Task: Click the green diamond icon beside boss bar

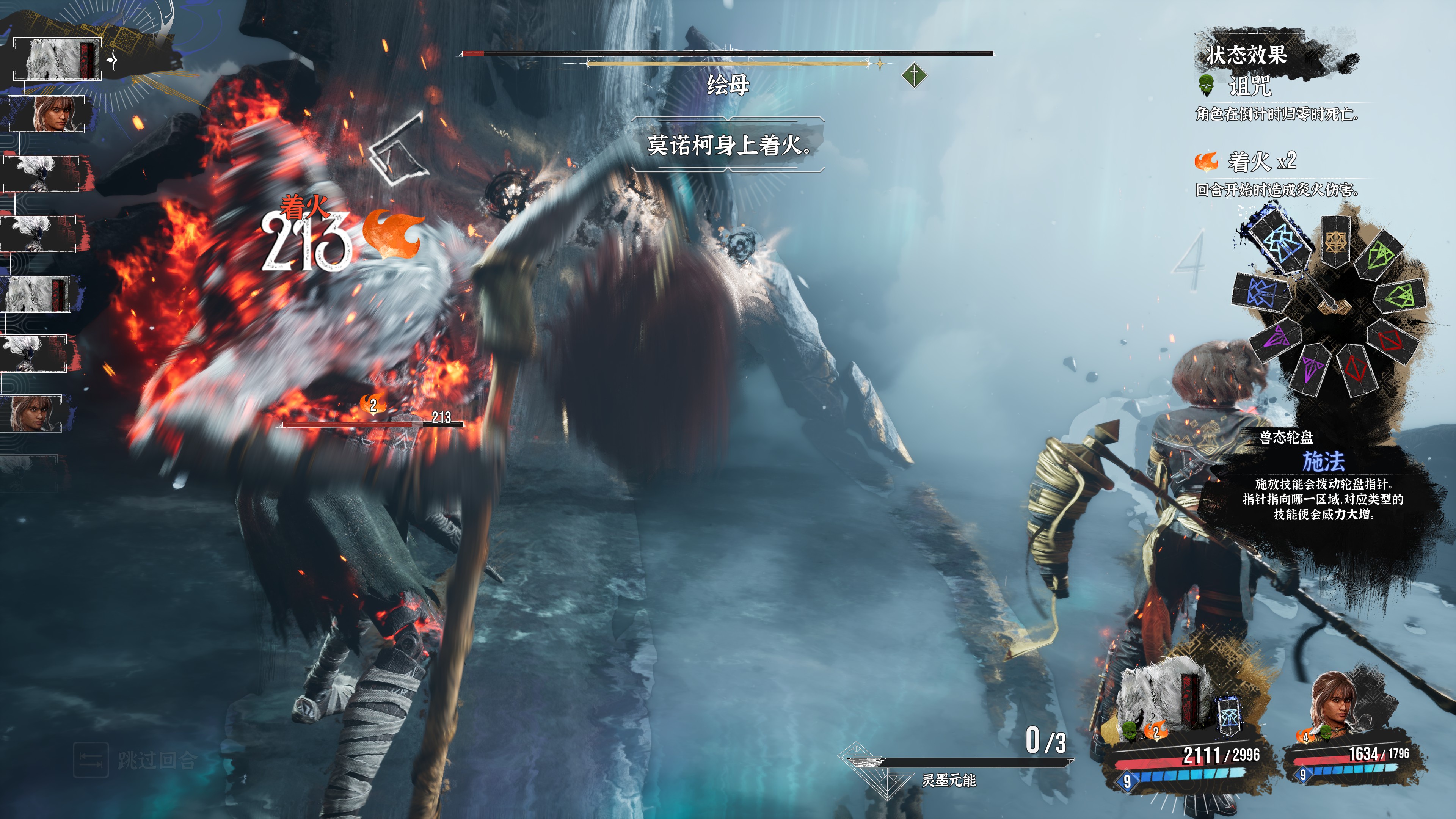Action: 914,75
